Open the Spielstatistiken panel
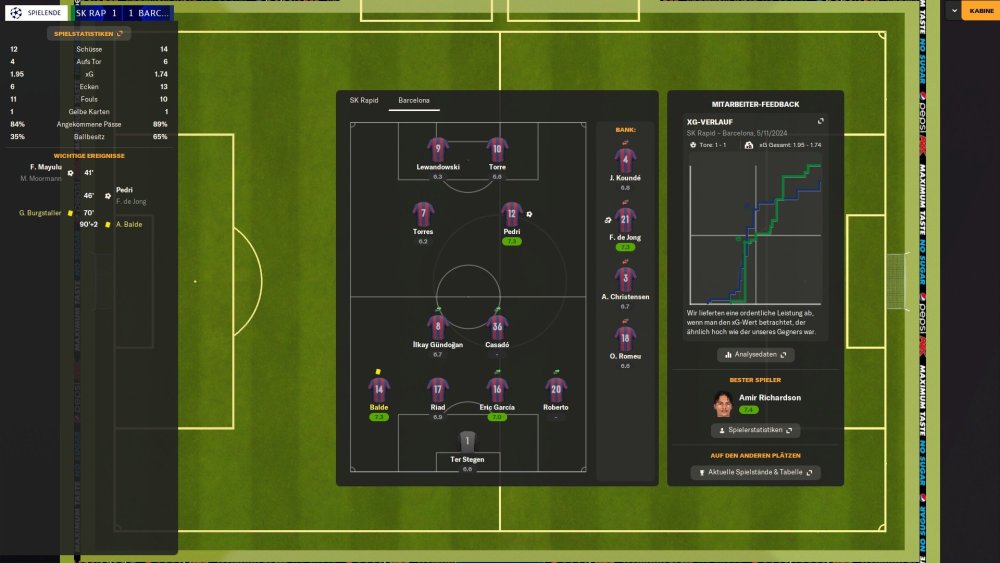 coord(88,33)
